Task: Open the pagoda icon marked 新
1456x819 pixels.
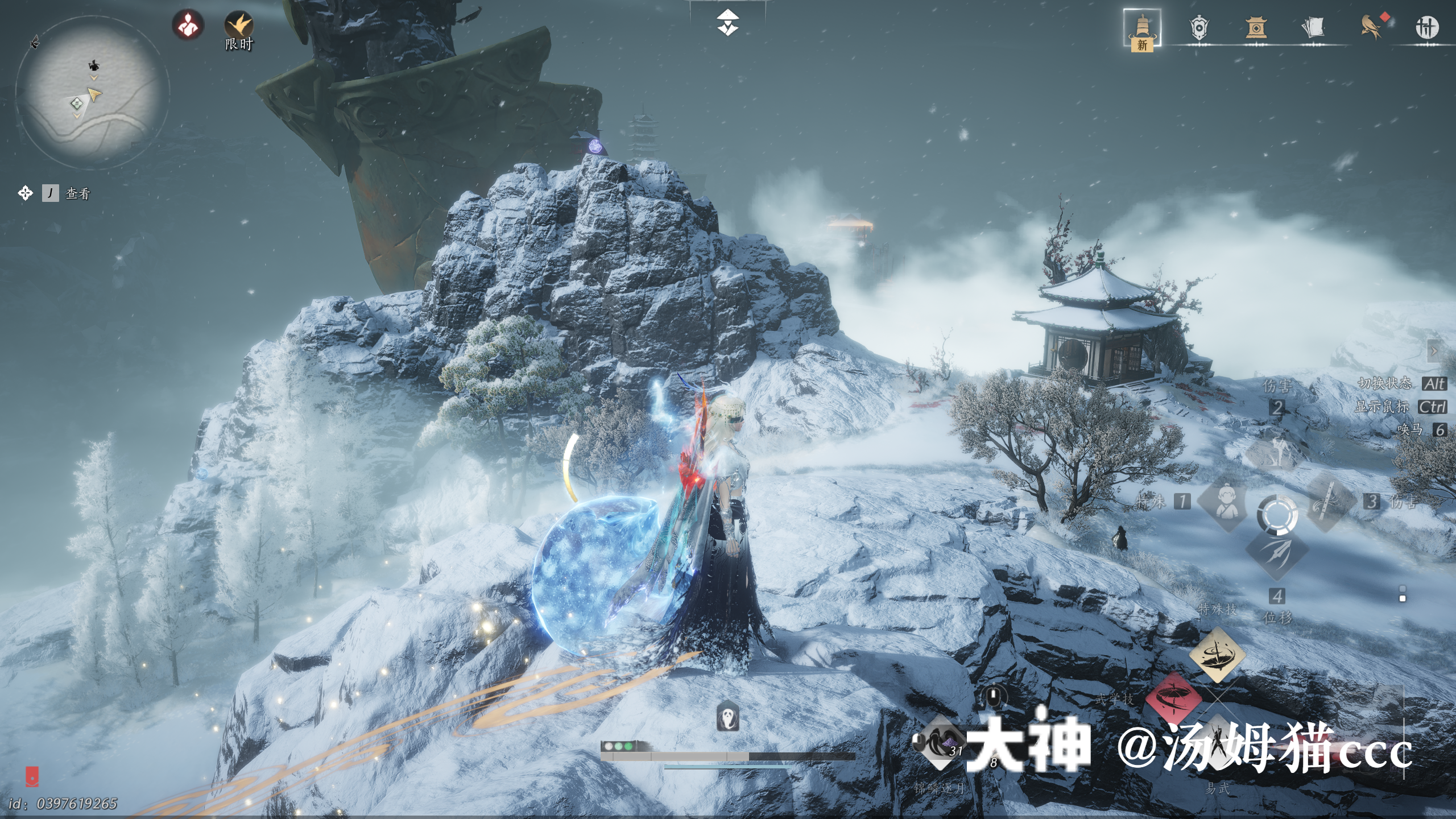Action: click(1142, 28)
